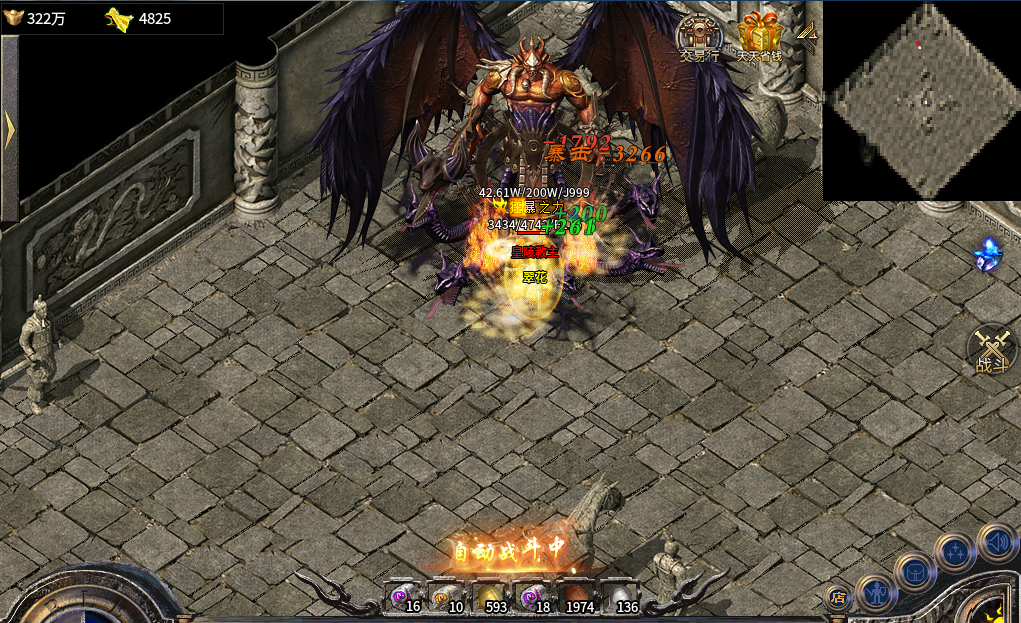Expand the left side panel arrow
1021x623 pixels.
pyautogui.click(x=9, y=130)
